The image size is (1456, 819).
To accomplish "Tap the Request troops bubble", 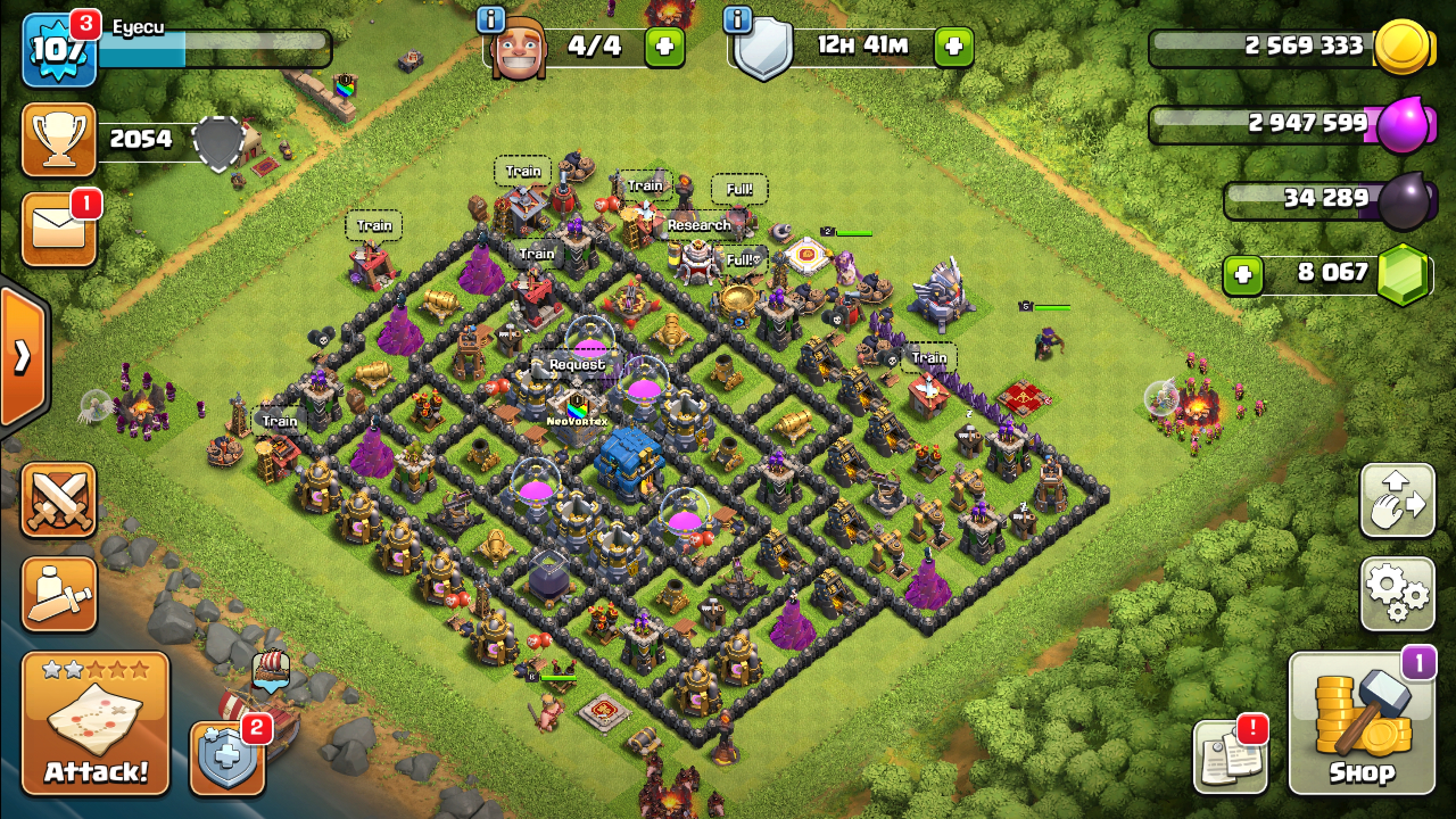I will click(577, 365).
